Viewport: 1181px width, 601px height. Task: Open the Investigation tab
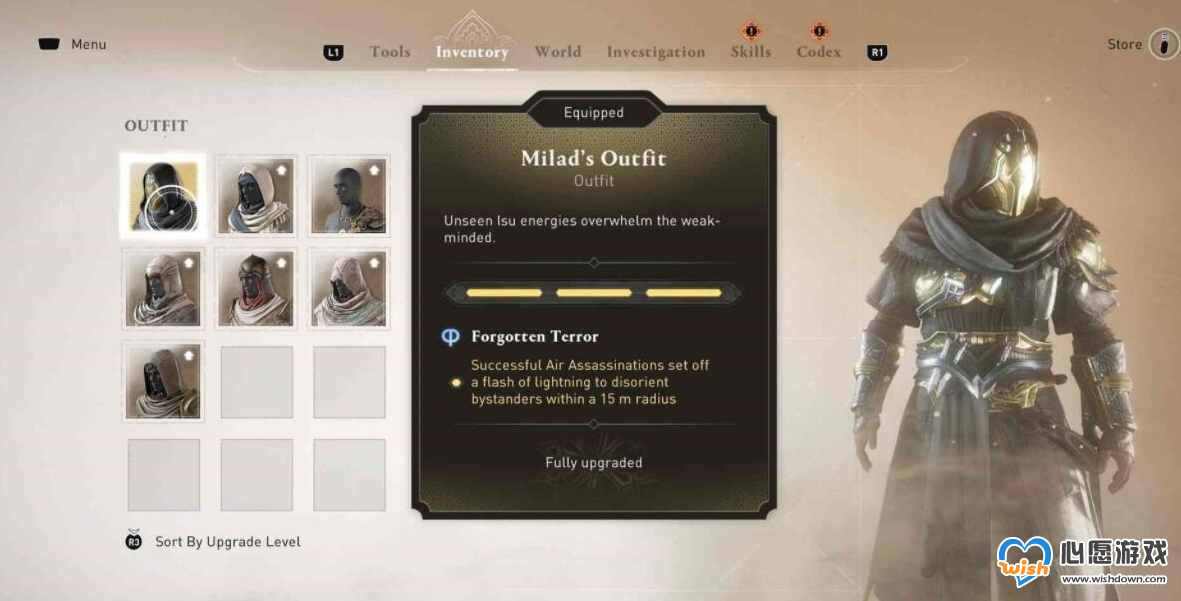[x=655, y=52]
